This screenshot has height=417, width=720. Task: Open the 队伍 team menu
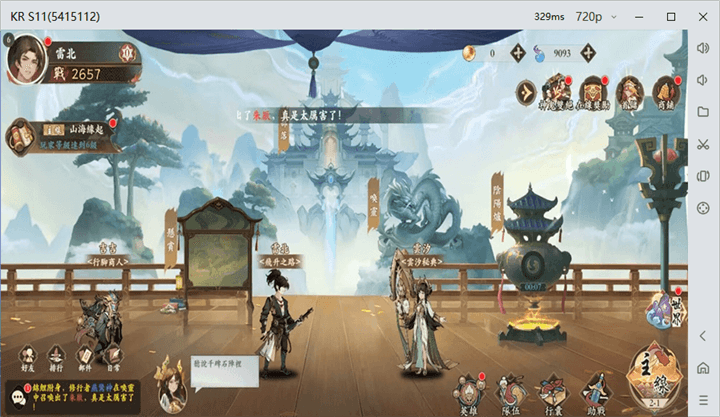click(510, 393)
